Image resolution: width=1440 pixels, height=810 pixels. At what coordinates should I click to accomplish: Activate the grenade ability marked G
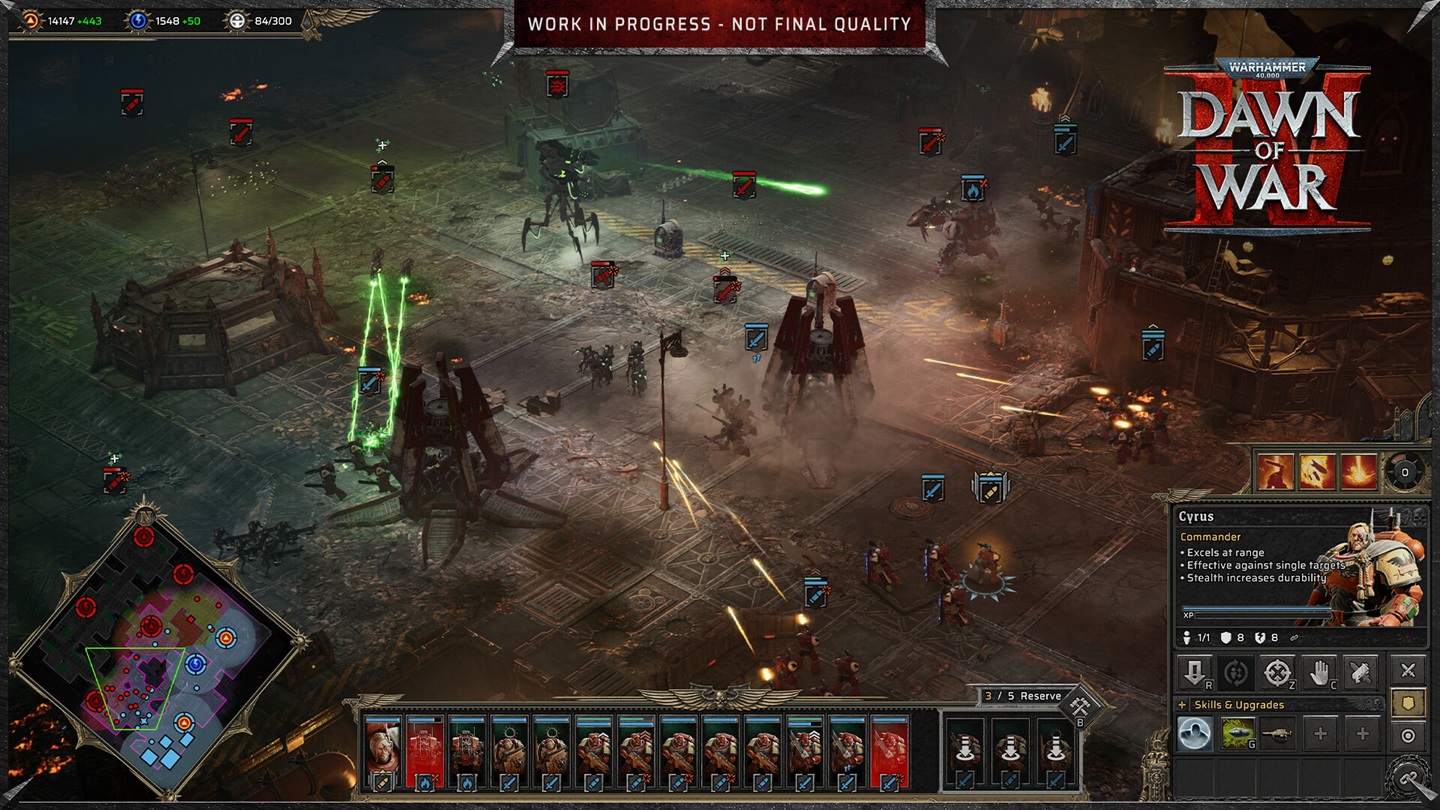tap(1238, 733)
